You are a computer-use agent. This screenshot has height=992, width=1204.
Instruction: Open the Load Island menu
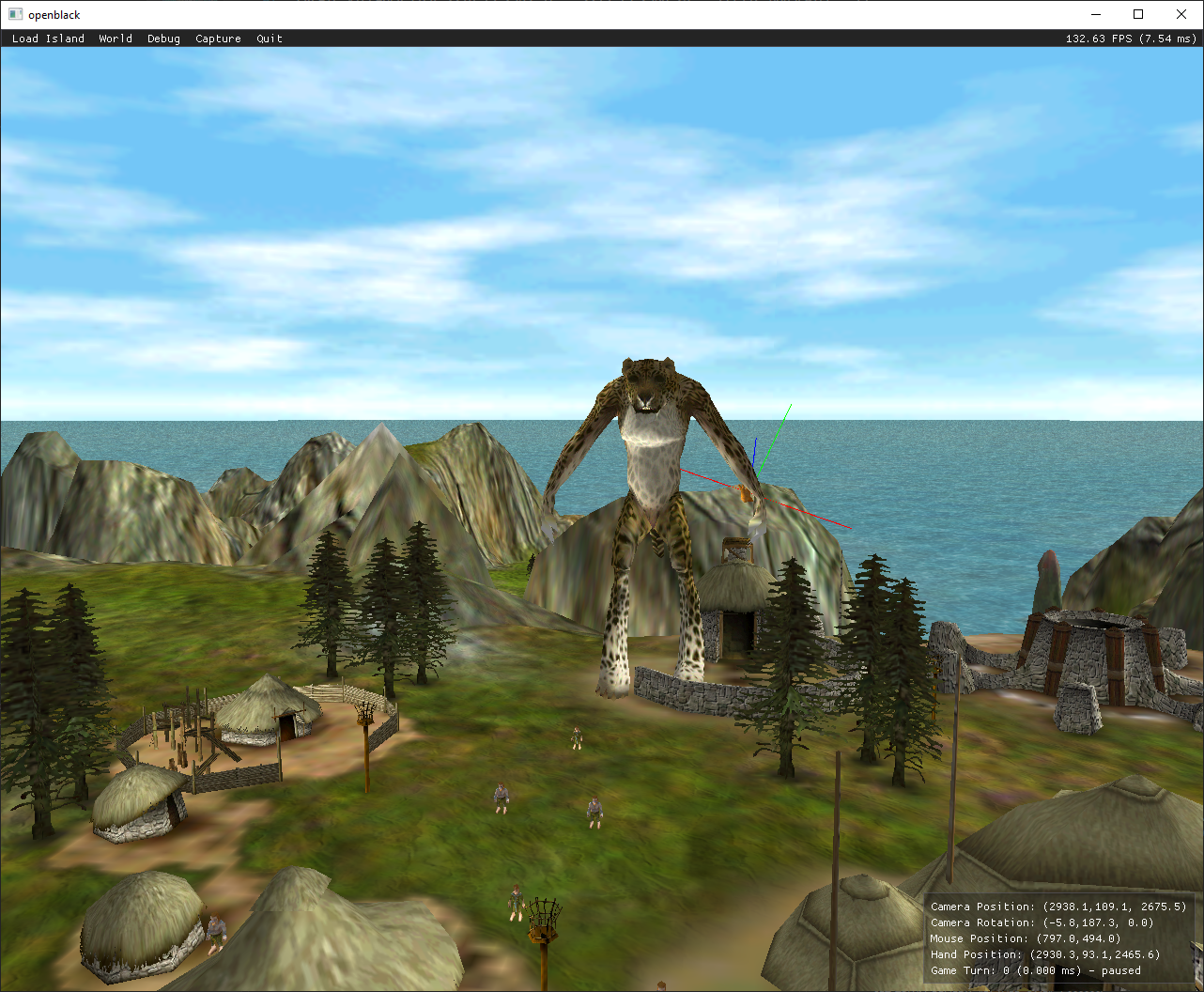tap(48, 39)
